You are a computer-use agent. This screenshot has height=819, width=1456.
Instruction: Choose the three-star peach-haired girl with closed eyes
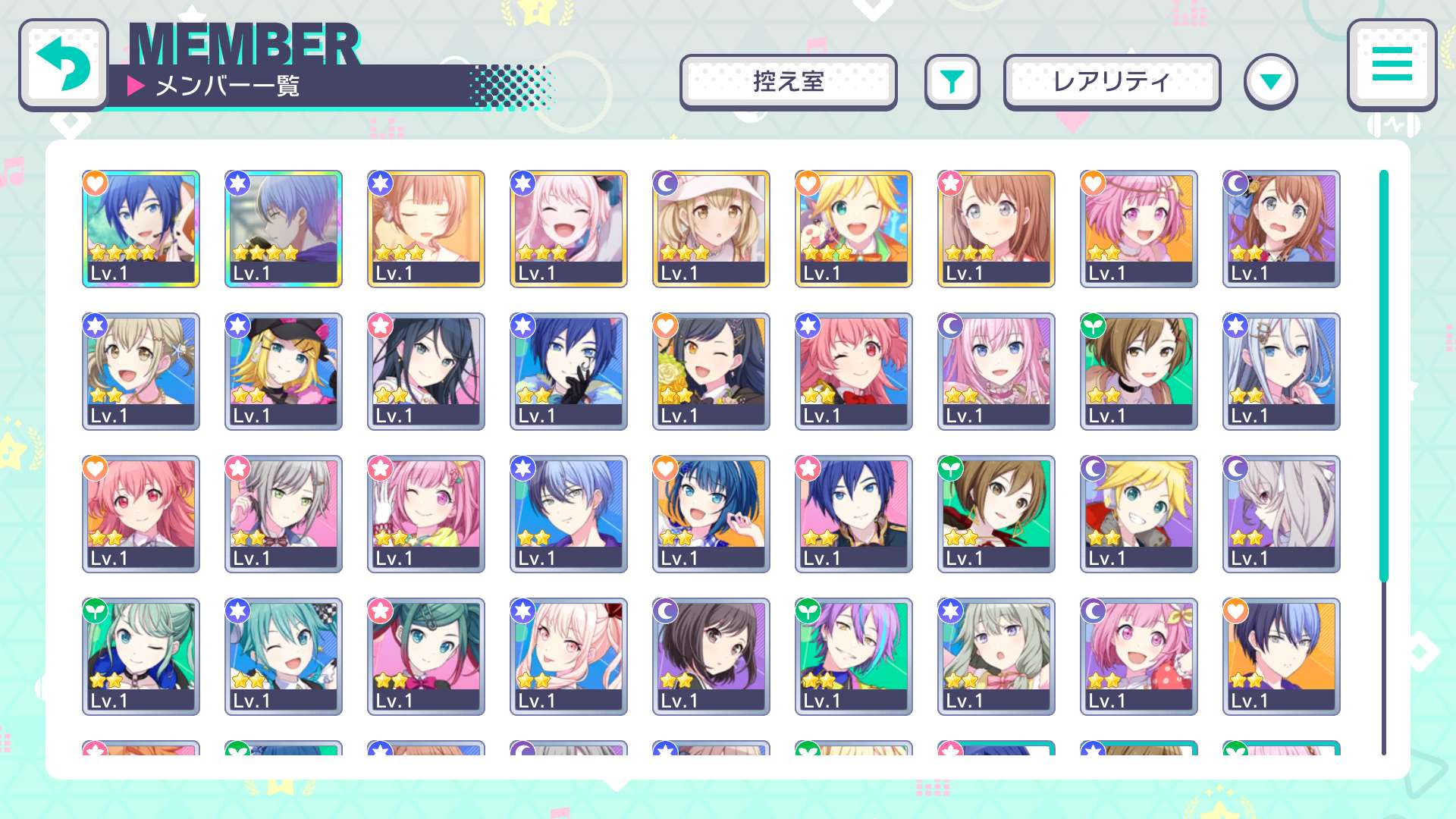(x=426, y=228)
